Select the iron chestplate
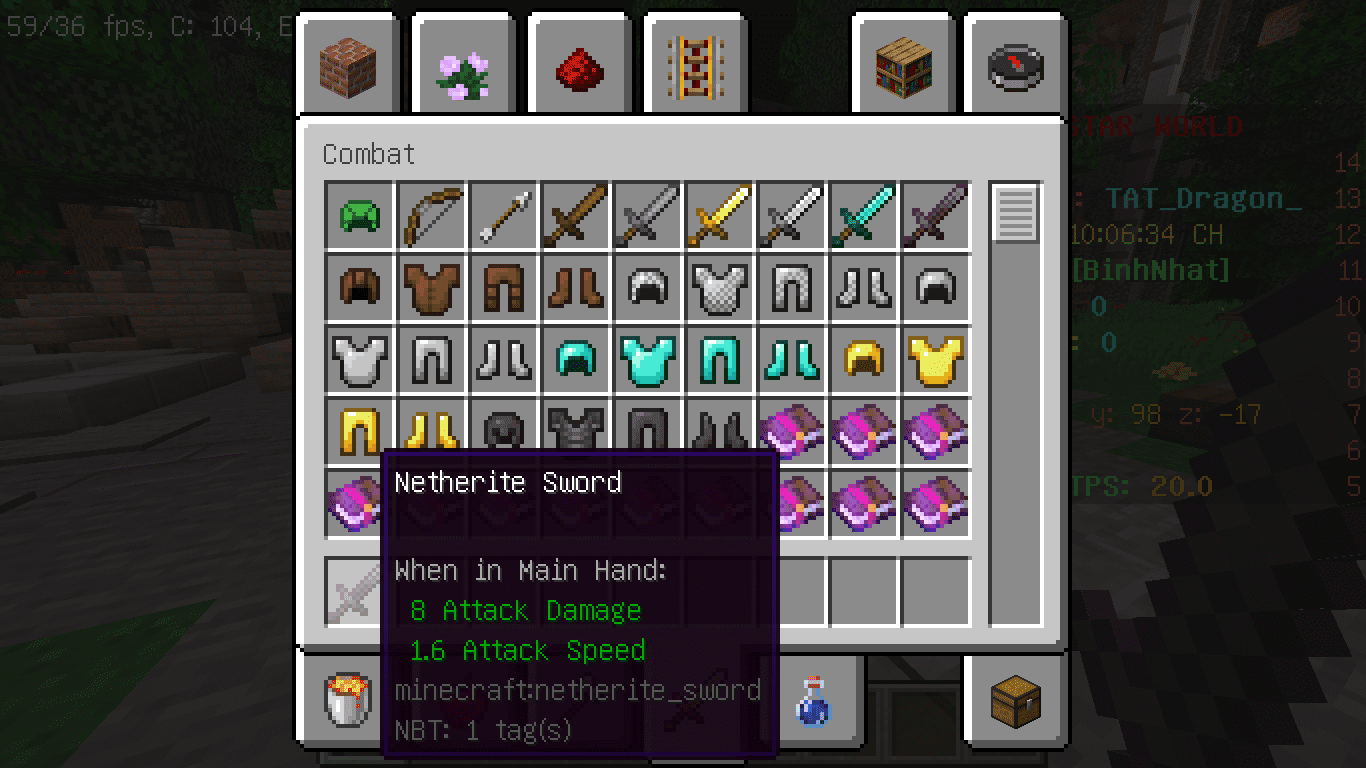The width and height of the screenshot is (1366, 768). pos(359,359)
